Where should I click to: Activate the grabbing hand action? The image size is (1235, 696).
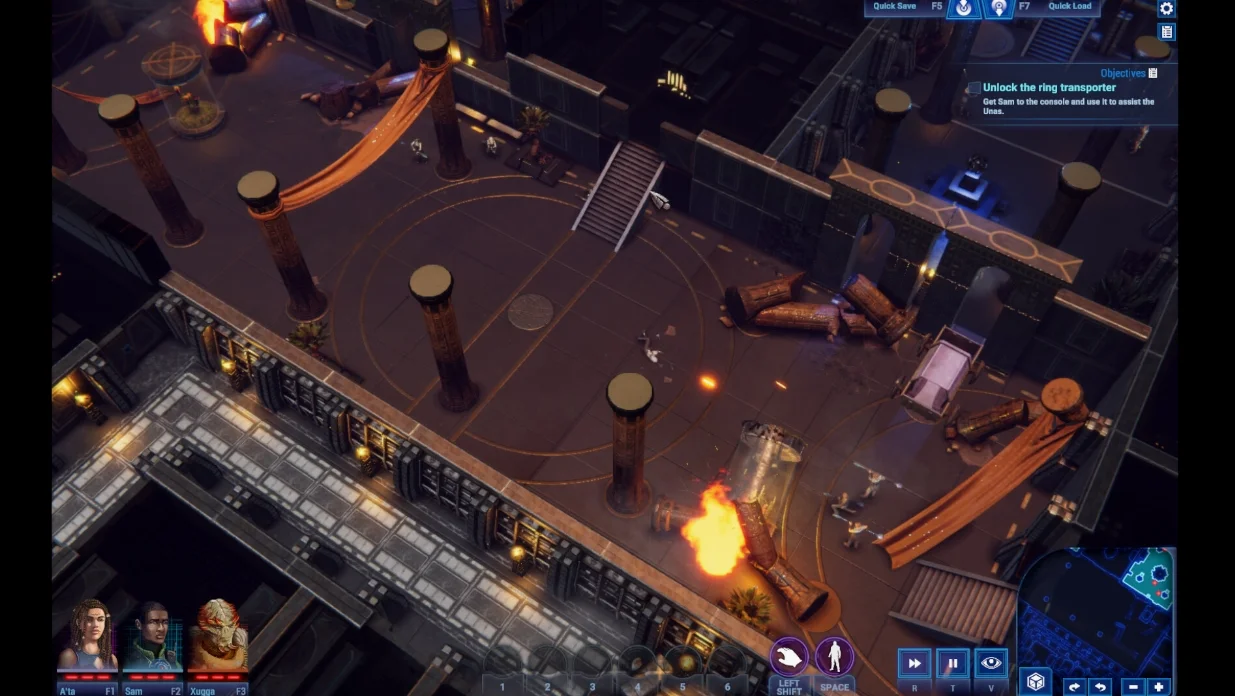[x=789, y=658]
